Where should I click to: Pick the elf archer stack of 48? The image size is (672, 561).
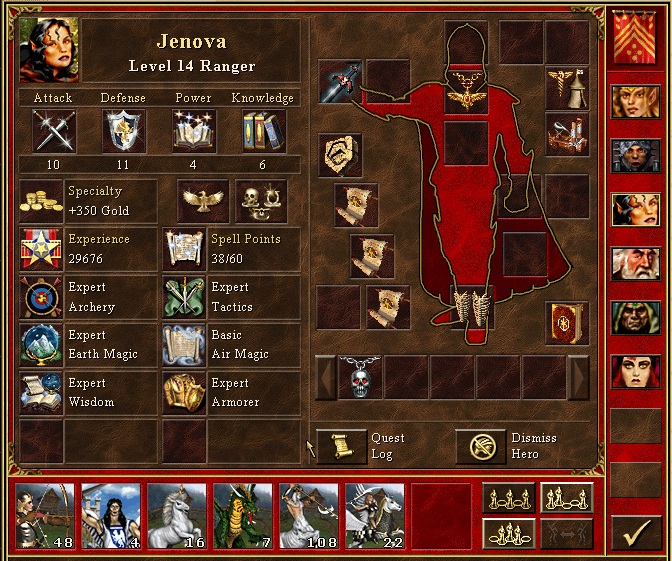pyautogui.click(x=45, y=516)
